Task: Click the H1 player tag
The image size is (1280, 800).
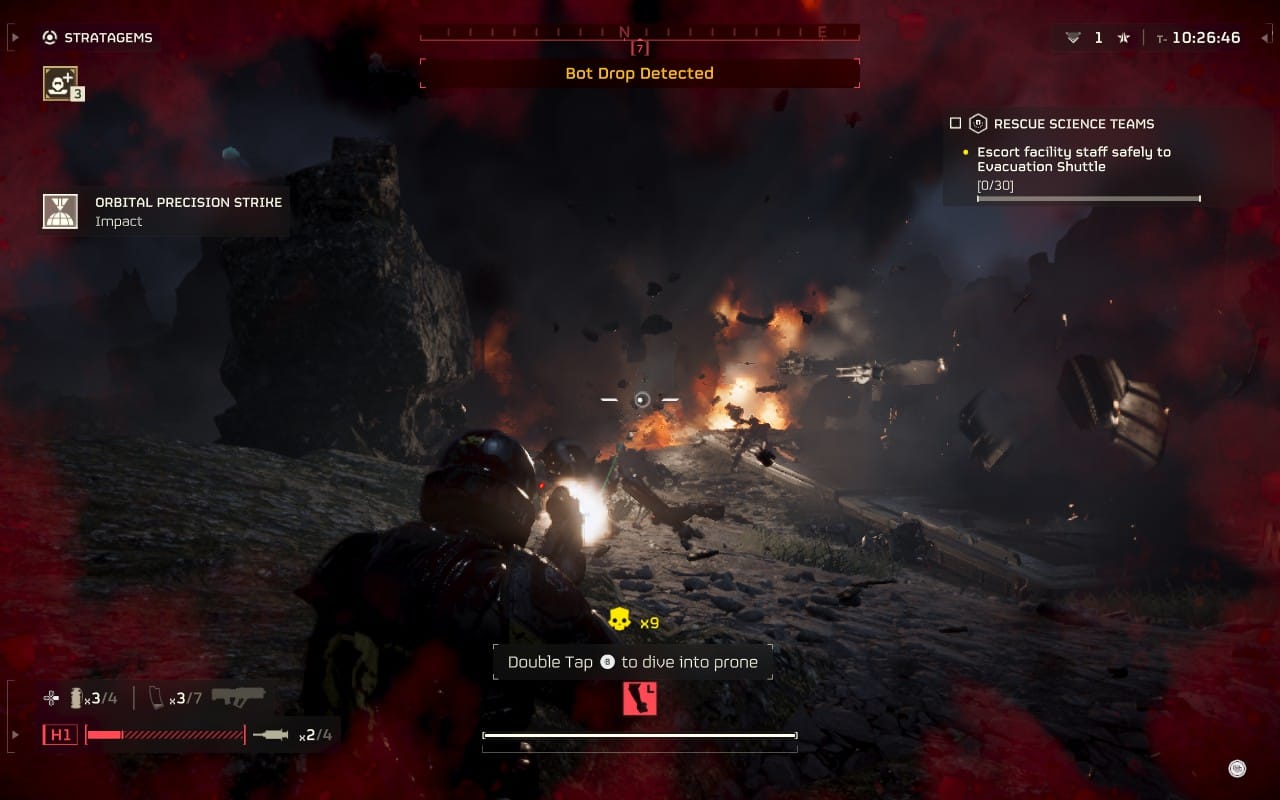Action: coord(60,735)
